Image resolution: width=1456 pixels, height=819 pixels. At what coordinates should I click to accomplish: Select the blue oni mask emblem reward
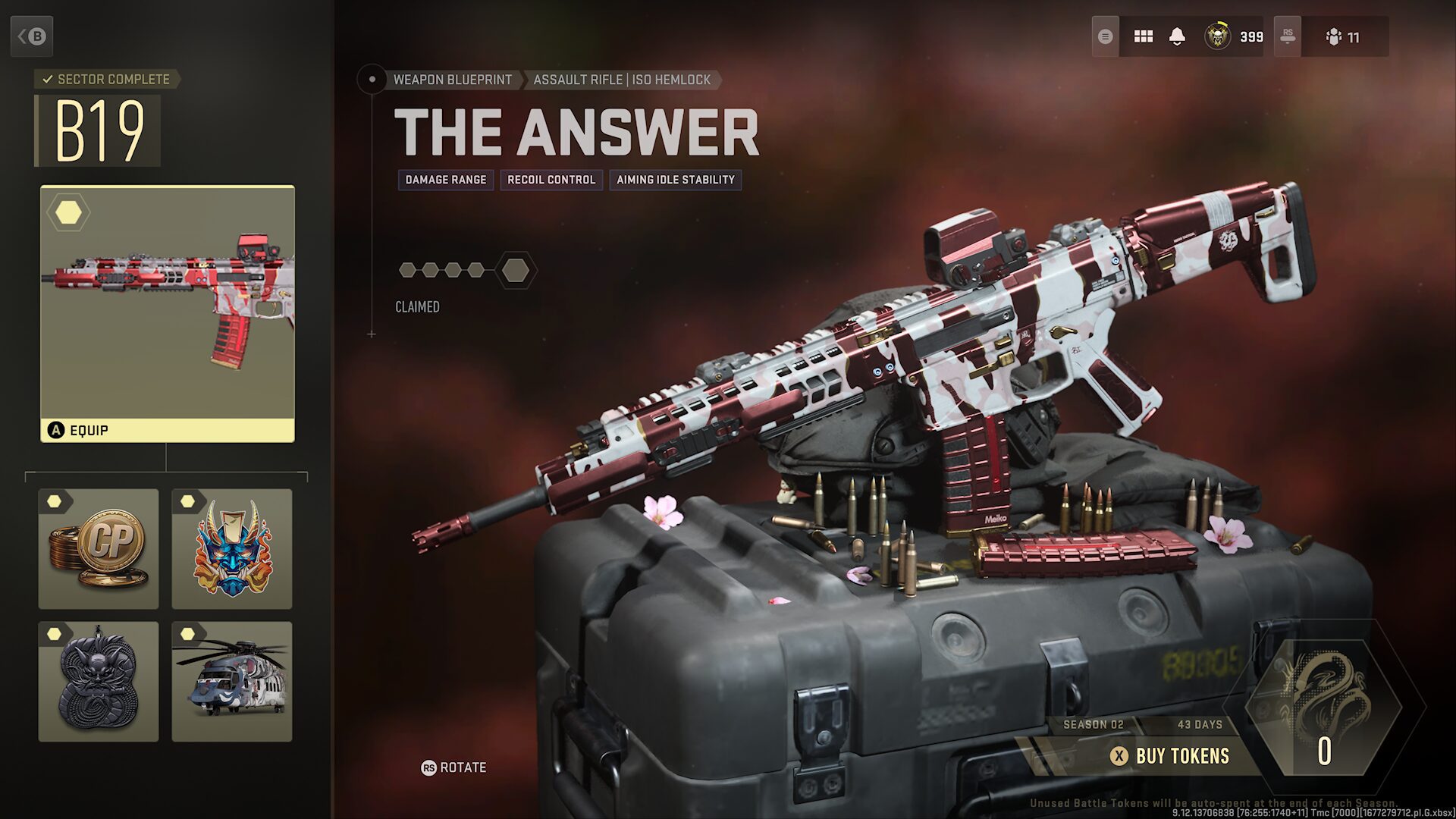point(232,549)
